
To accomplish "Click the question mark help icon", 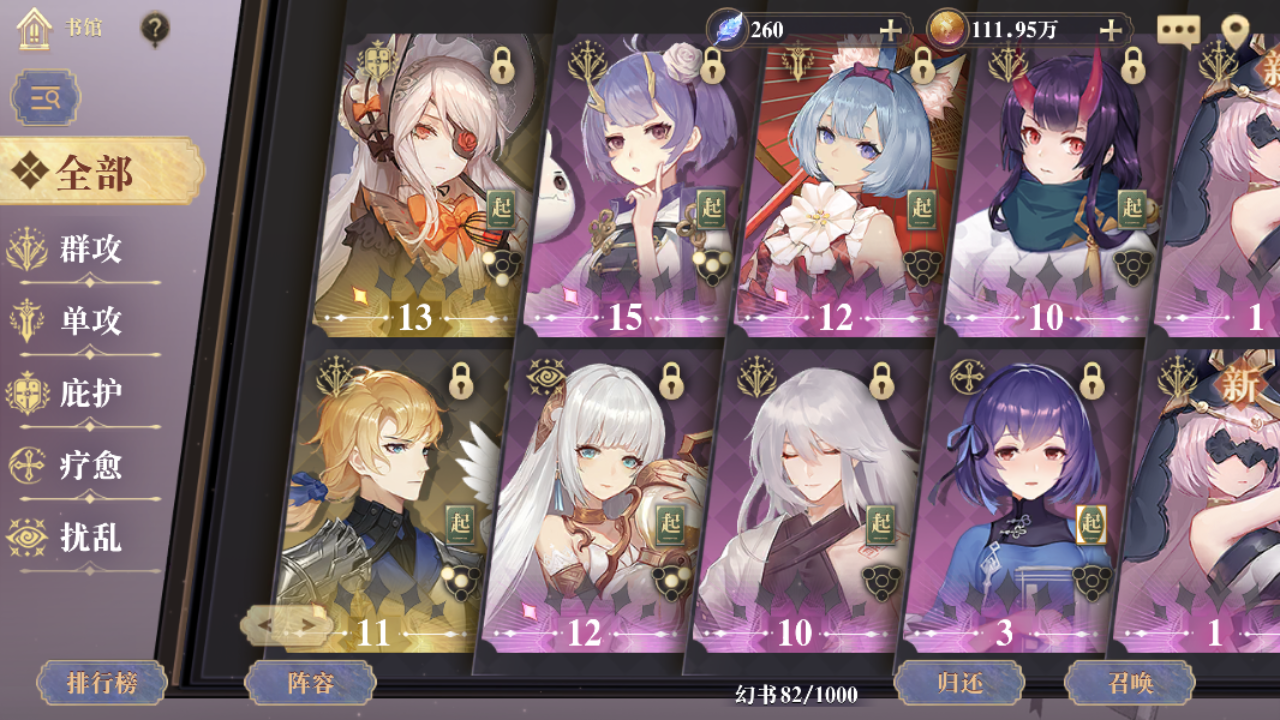I will pos(152,27).
